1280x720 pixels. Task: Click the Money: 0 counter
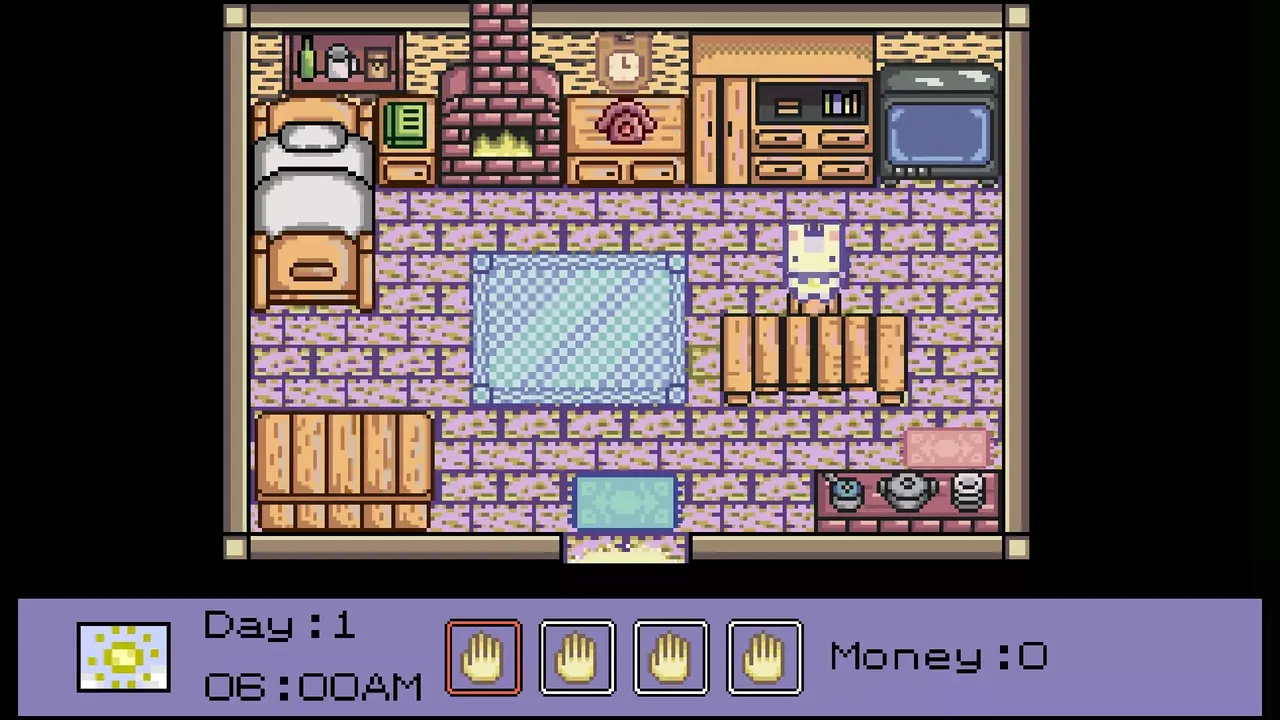click(936, 655)
